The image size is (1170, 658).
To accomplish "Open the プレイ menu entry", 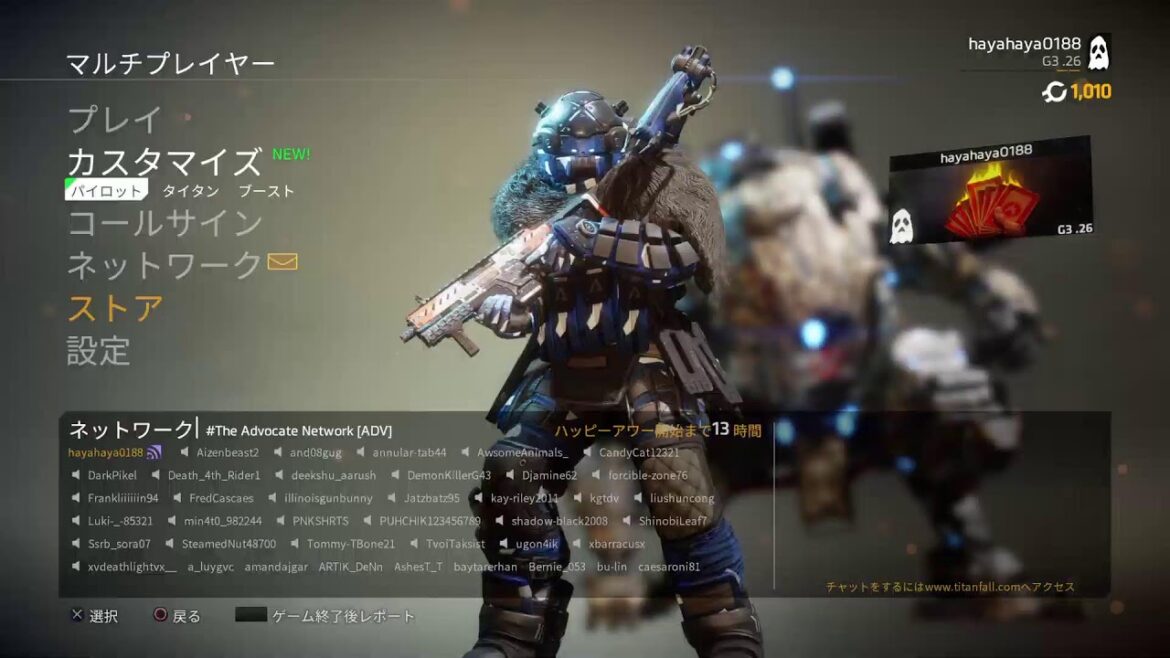I will pos(114,121).
